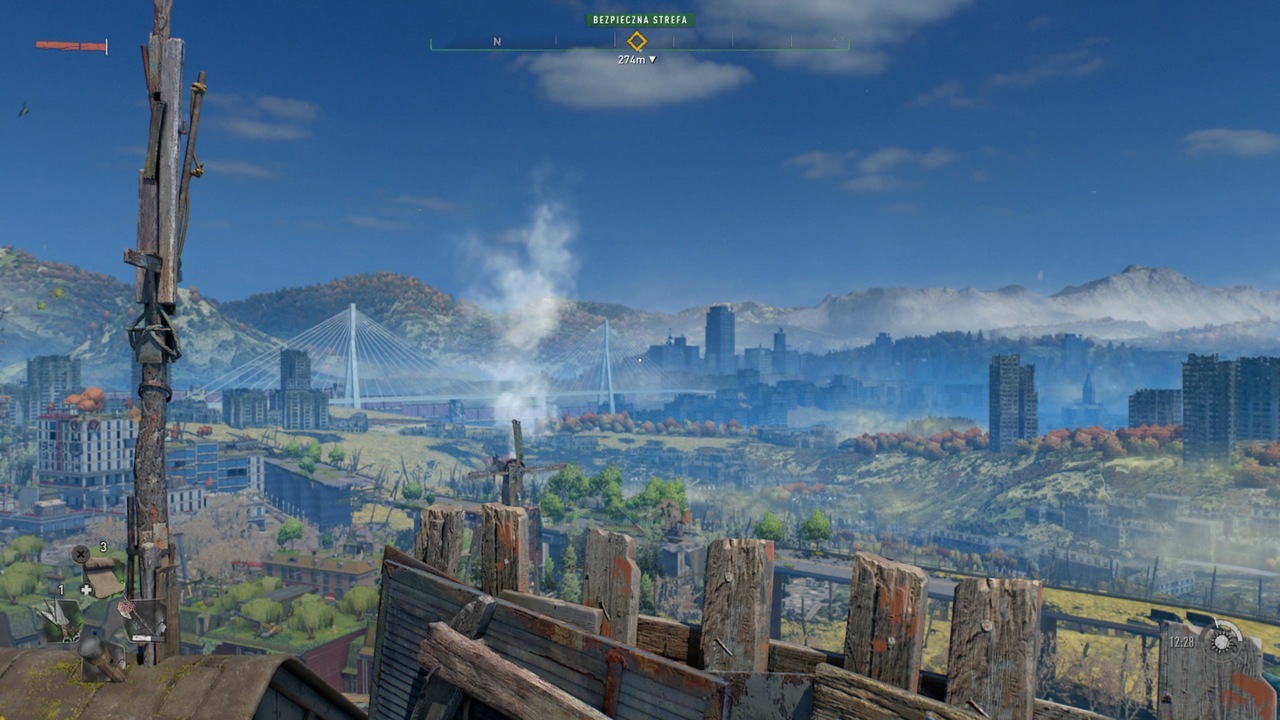Click the X consumable button icon
The height and width of the screenshot is (720, 1280).
pyautogui.click(x=80, y=553)
